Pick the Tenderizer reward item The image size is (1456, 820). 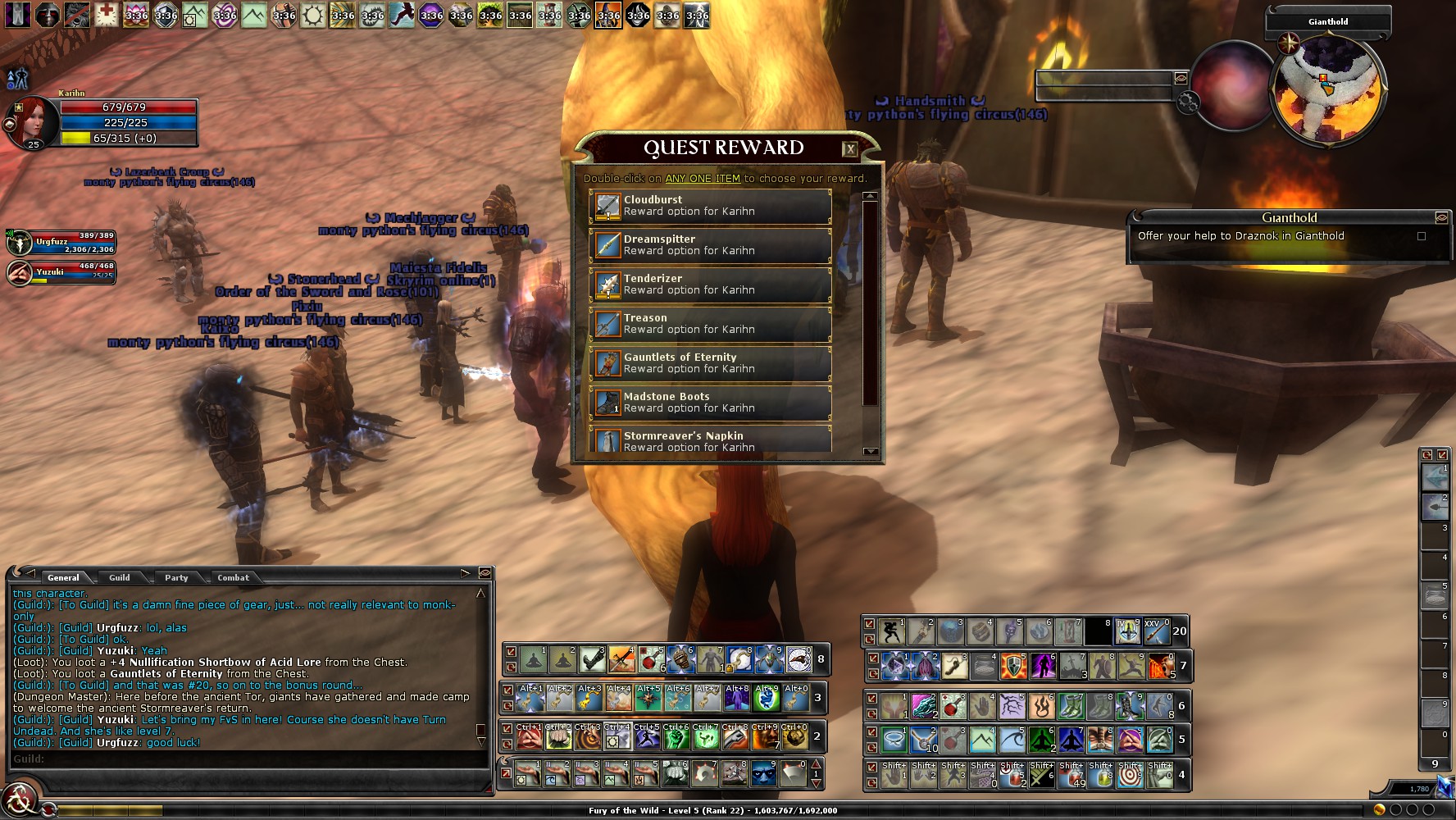[x=710, y=285]
